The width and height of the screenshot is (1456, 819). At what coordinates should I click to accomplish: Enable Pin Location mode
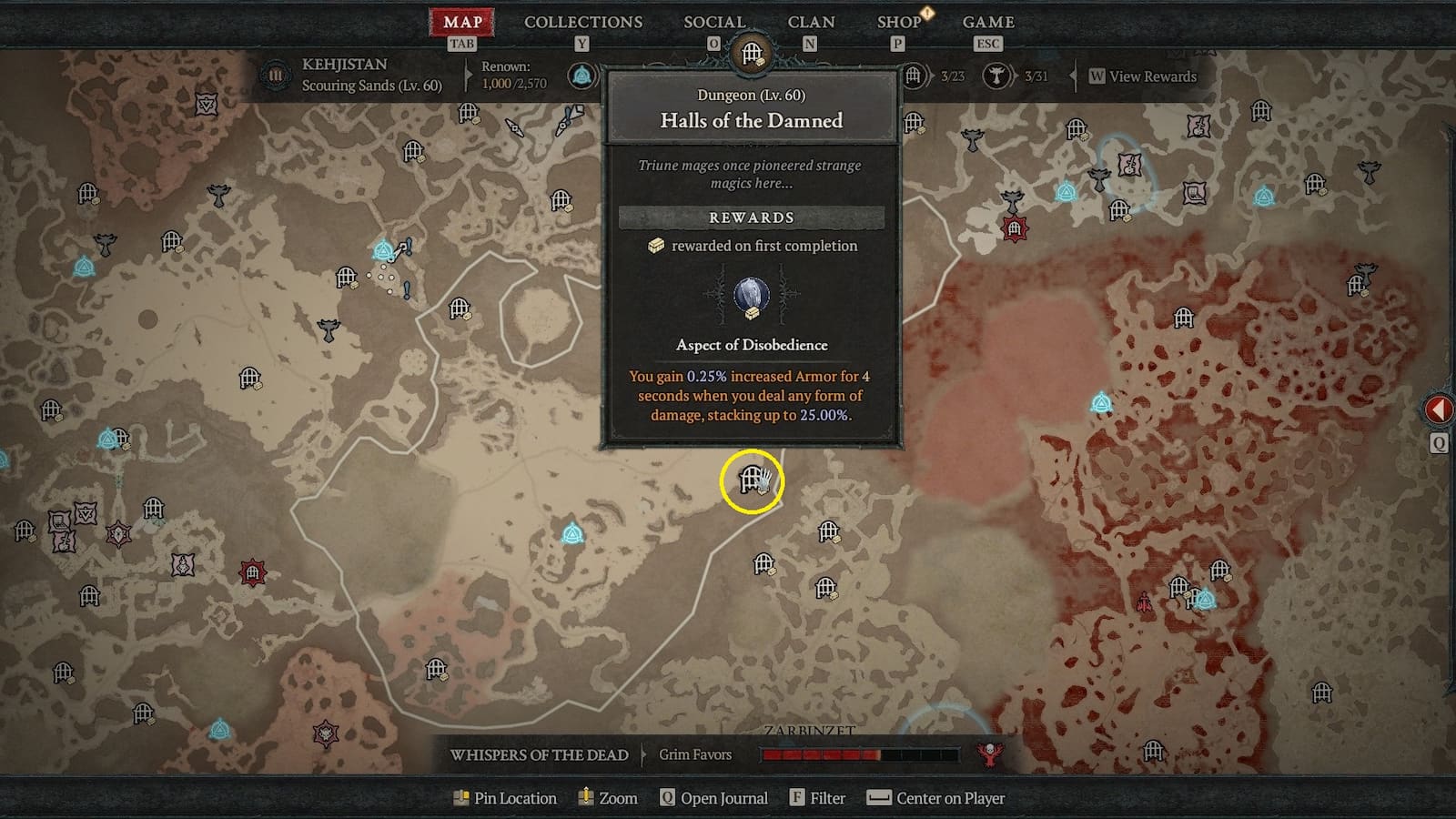point(503,798)
